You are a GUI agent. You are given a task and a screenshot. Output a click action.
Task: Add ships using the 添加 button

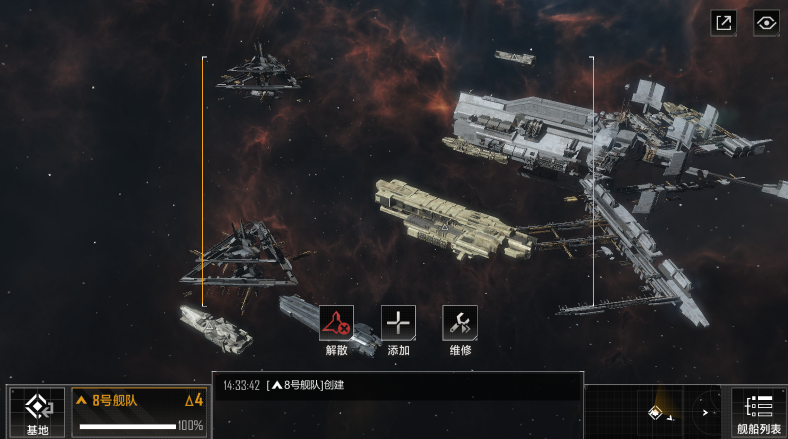tap(398, 323)
